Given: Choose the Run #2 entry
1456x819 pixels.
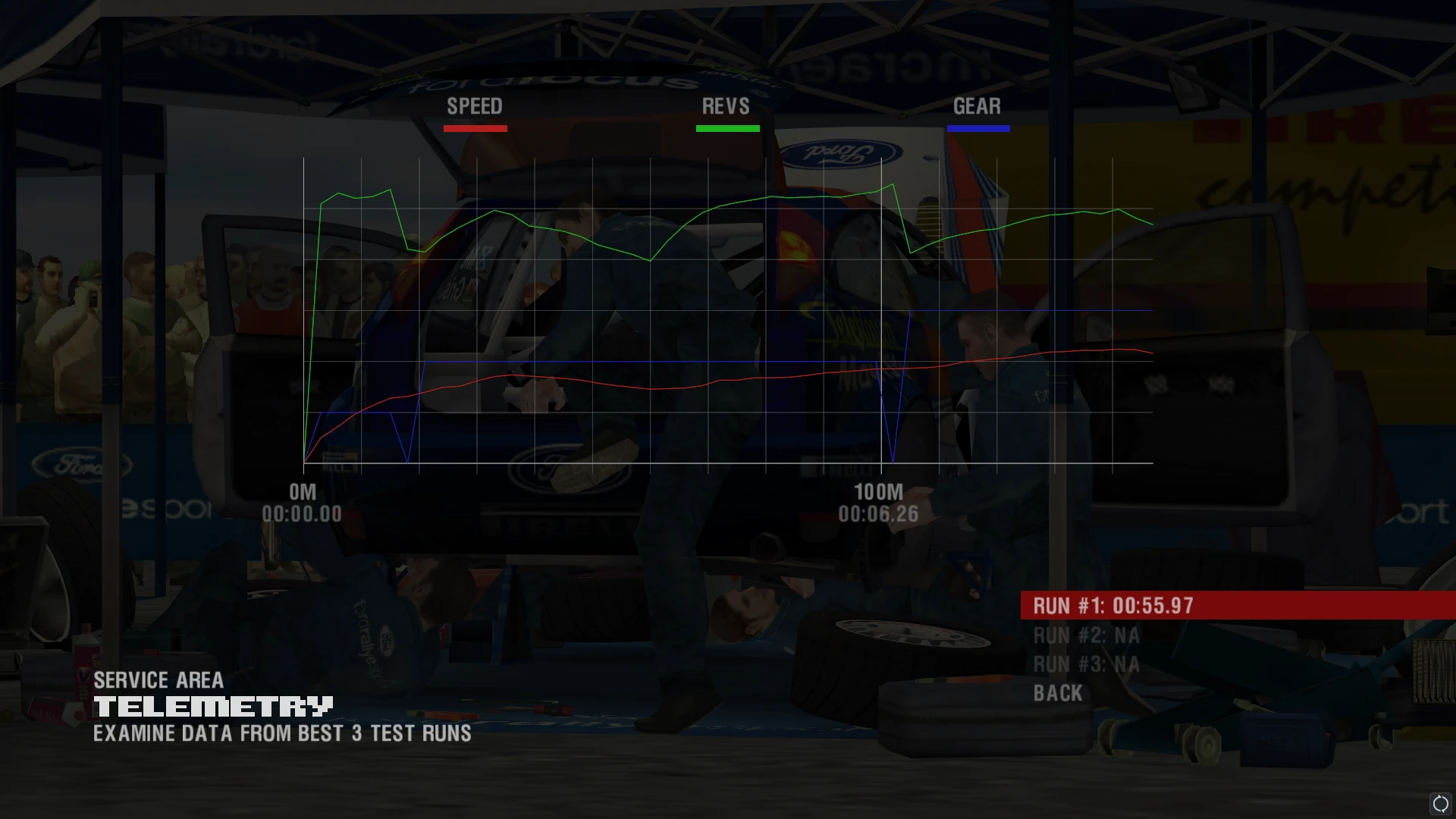Looking at the screenshot, I should (x=1086, y=635).
